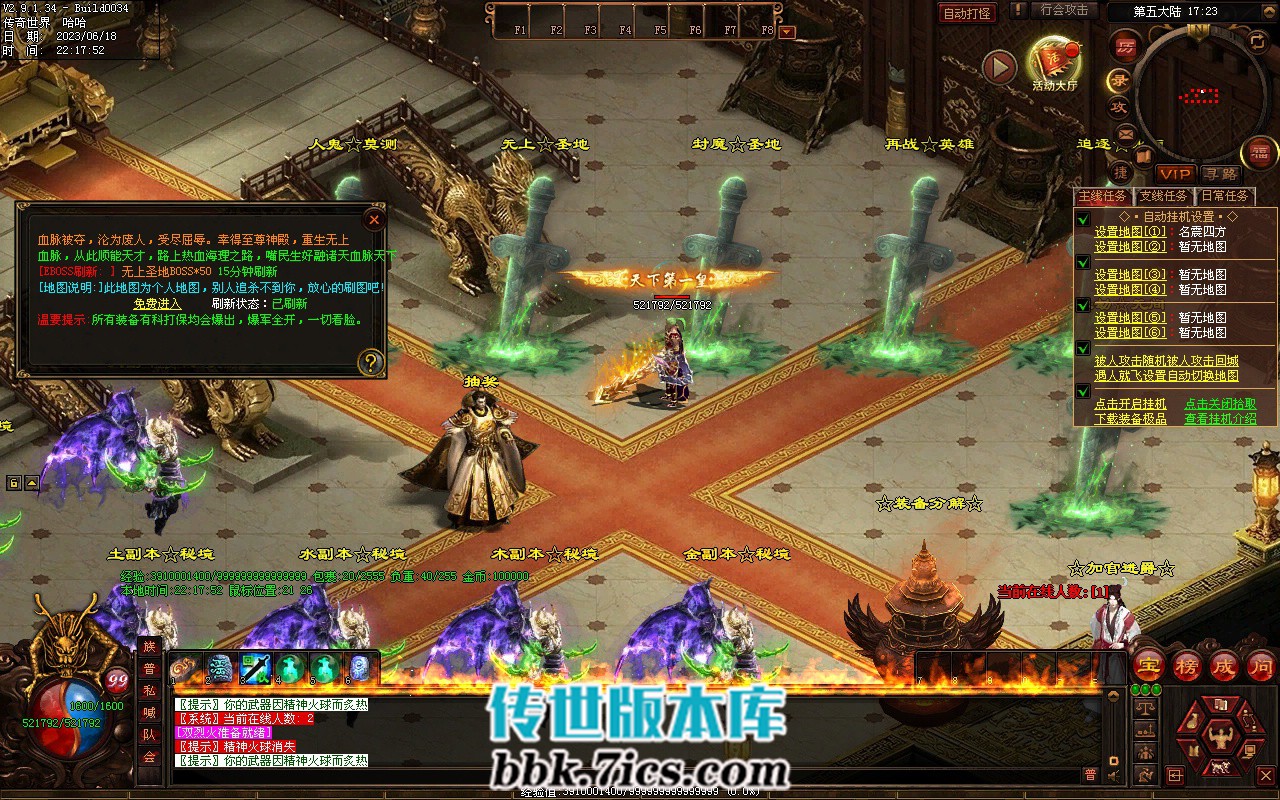Switch to the 日常任务 tab
Viewport: 1280px width, 800px height.
(1224, 197)
